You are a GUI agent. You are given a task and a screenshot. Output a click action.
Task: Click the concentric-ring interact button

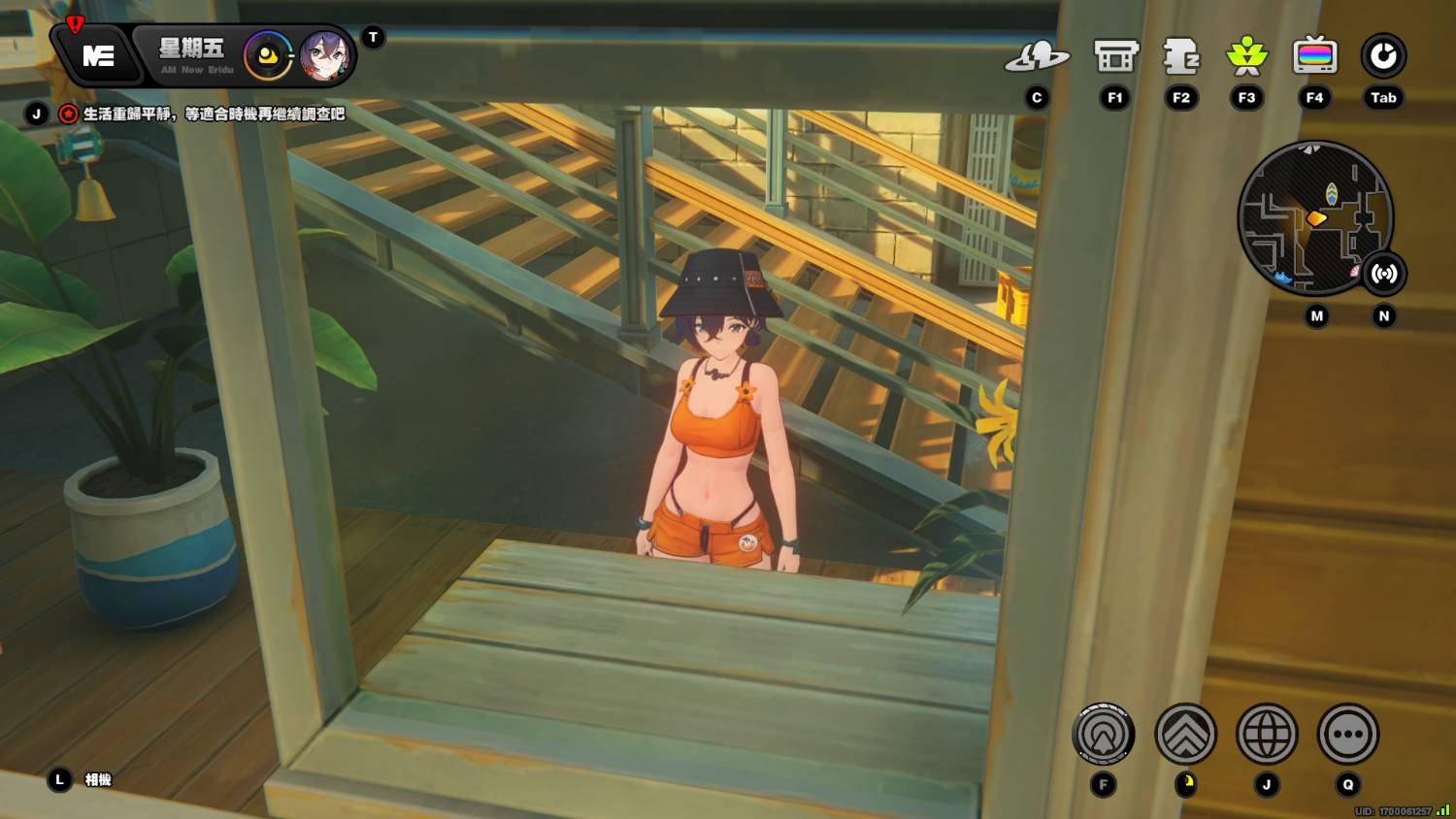point(1104,735)
